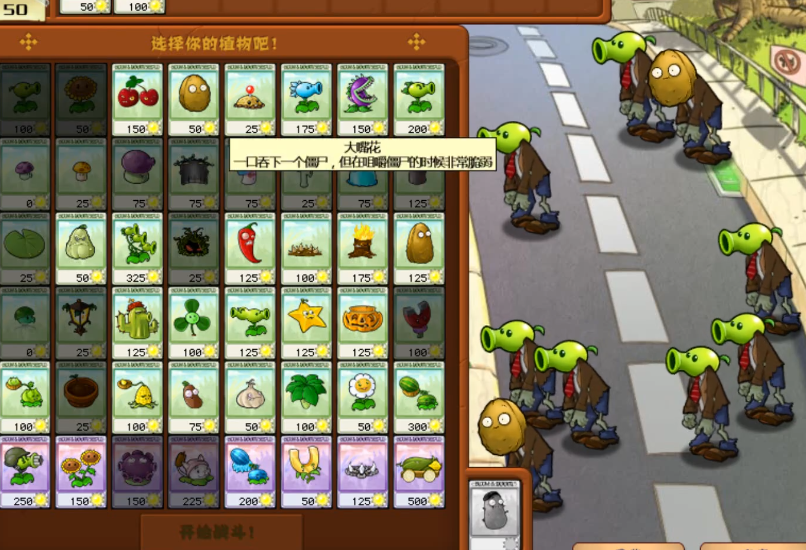Select the Tall-nut seed card
Screen dimensions: 806x550
418,246
